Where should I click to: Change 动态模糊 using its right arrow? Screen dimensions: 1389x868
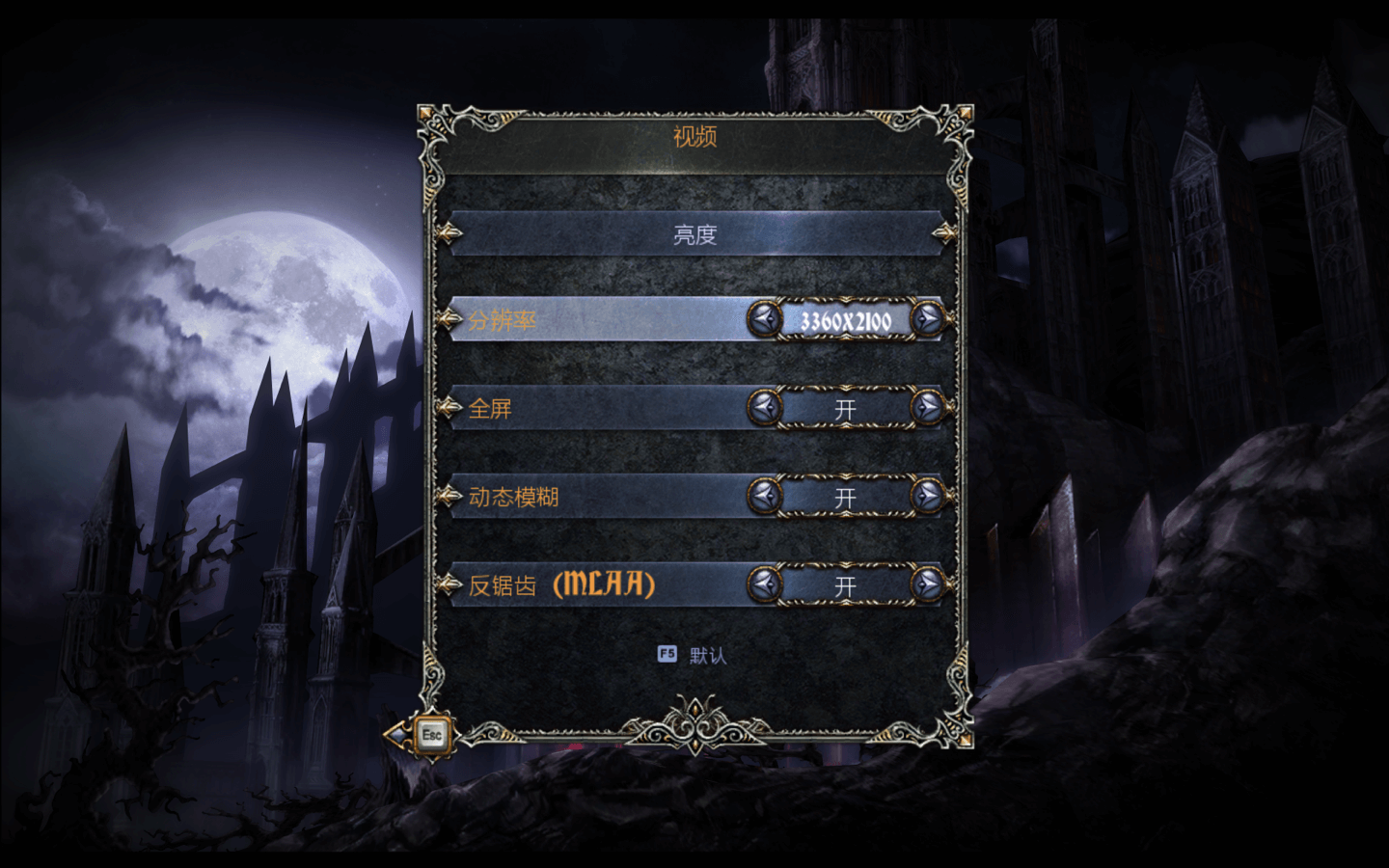coord(928,496)
